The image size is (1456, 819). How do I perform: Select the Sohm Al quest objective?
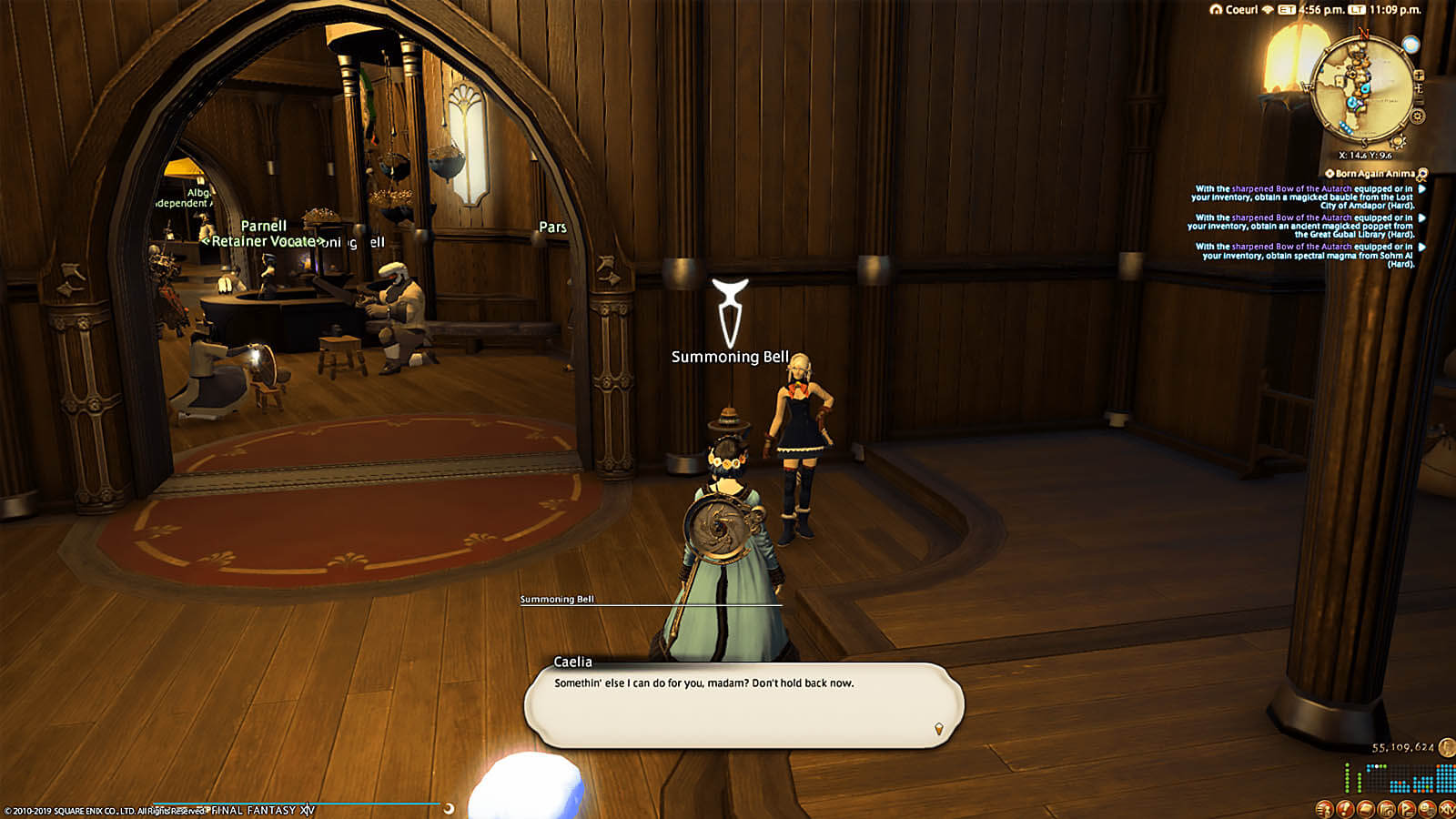point(1303,255)
